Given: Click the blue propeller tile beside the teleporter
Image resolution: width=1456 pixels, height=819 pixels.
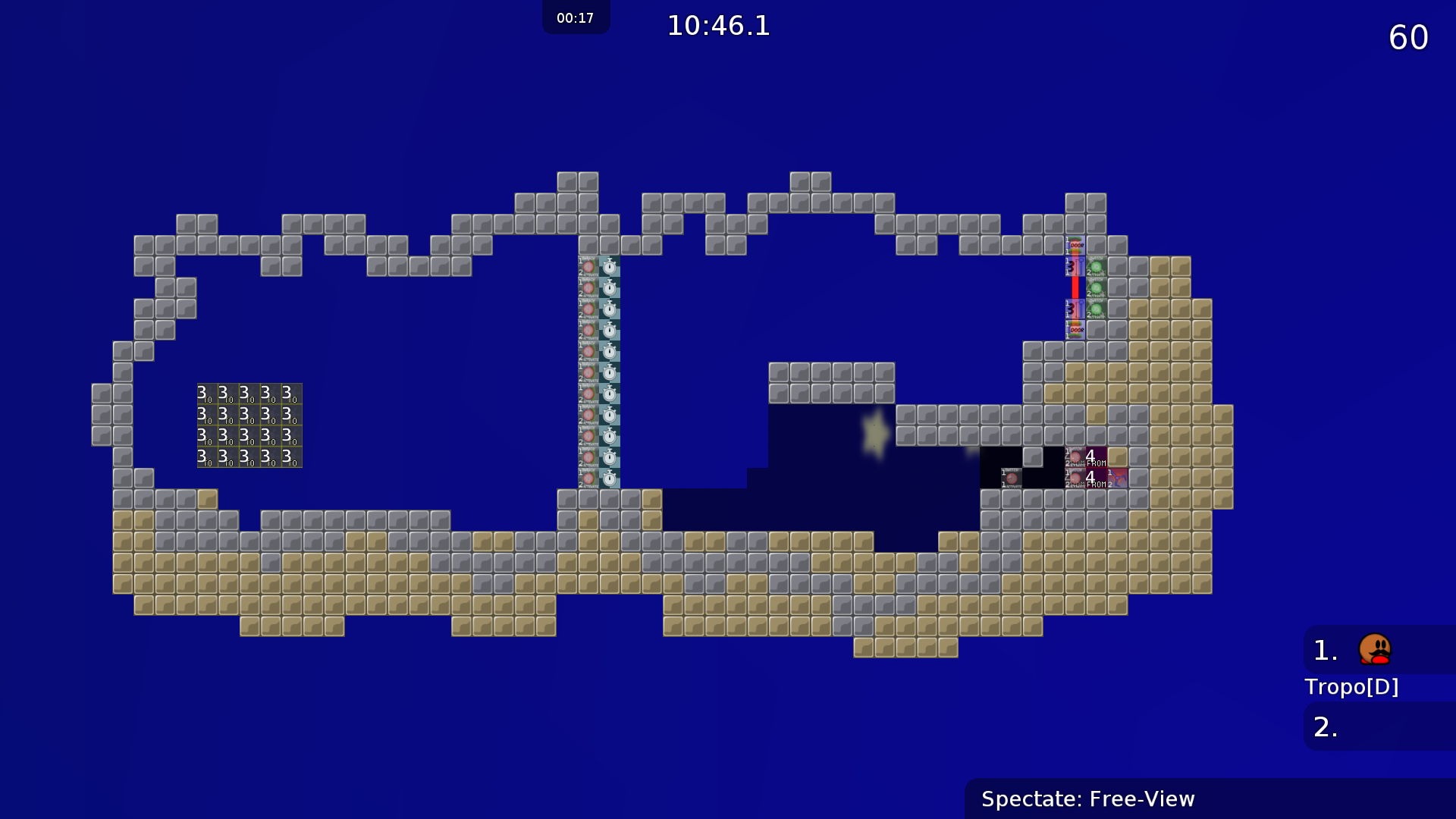Looking at the screenshot, I should (x=1119, y=479).
